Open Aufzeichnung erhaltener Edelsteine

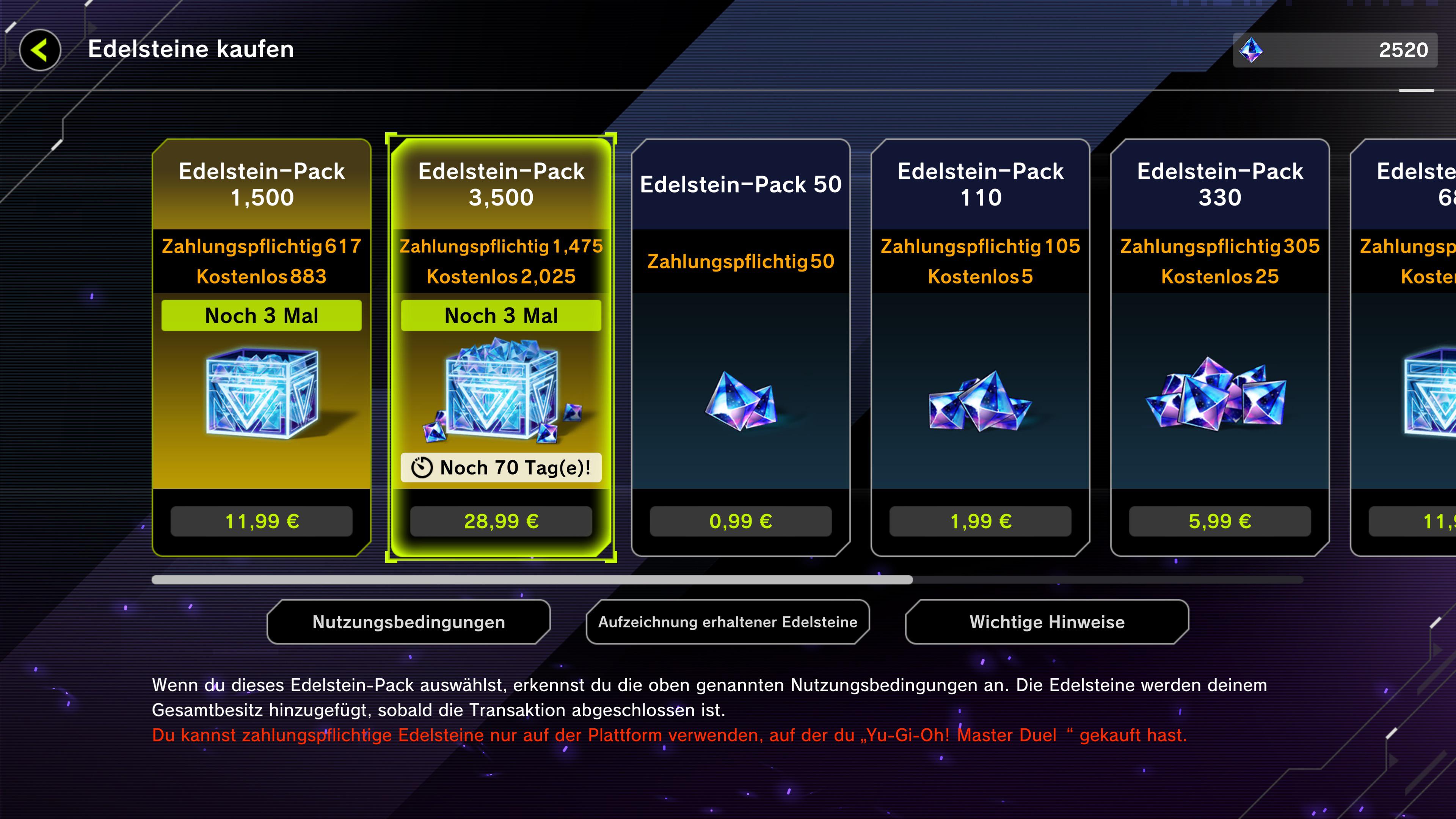(x=728, y=622)
